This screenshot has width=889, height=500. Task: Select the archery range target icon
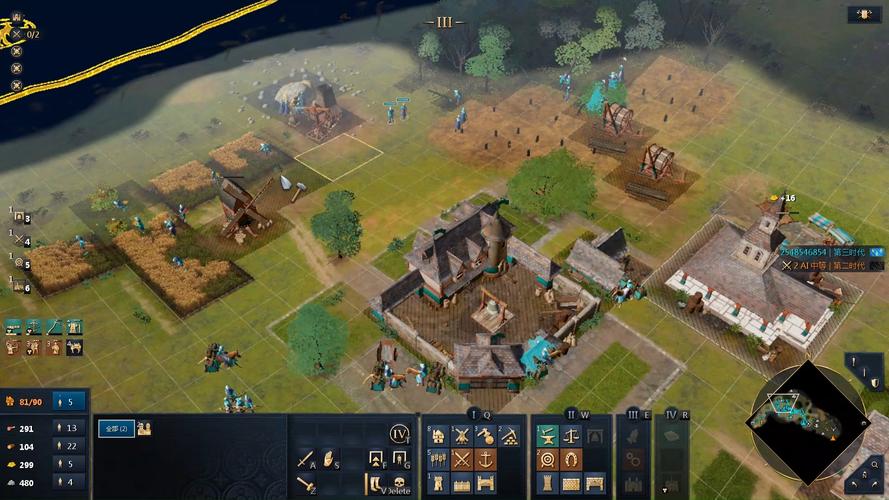point(547,459)
